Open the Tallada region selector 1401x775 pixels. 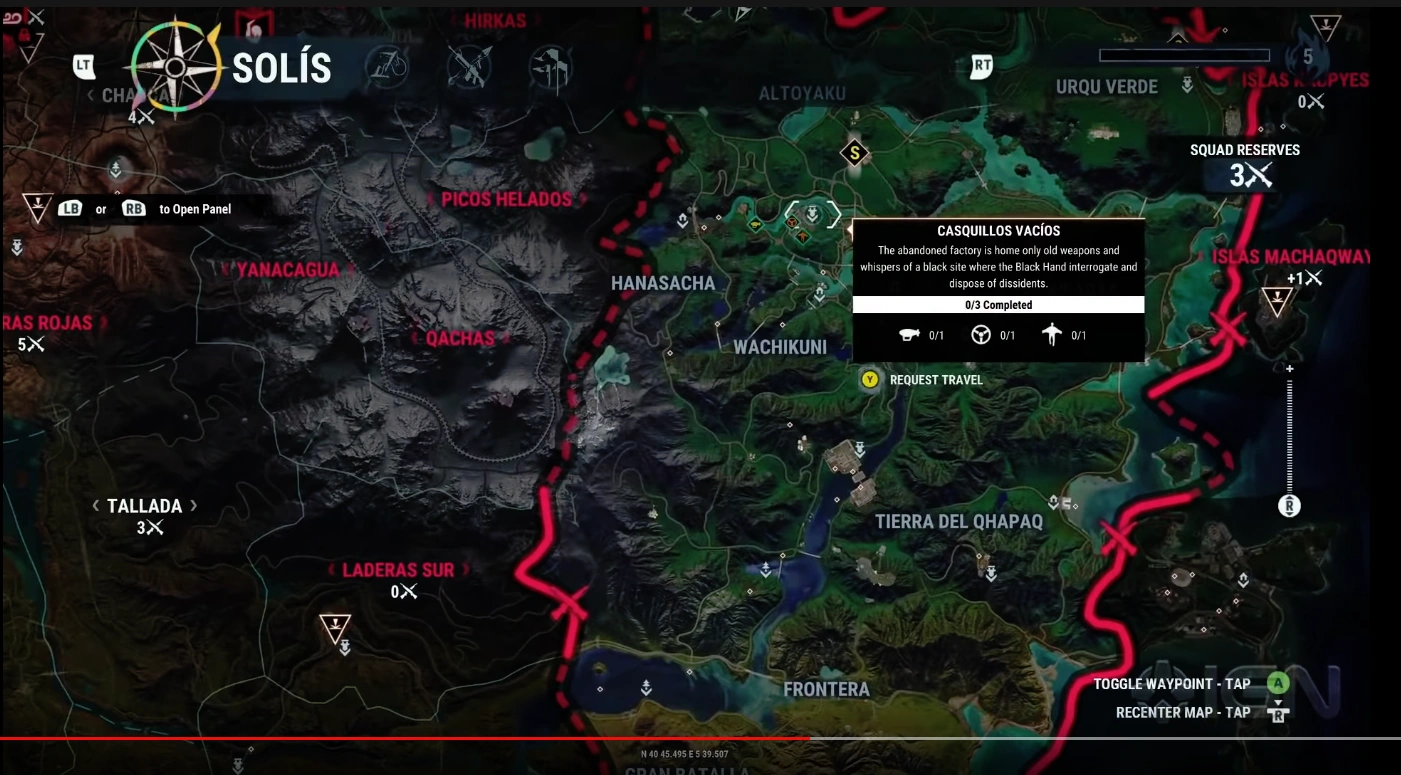tap(145, 506)
